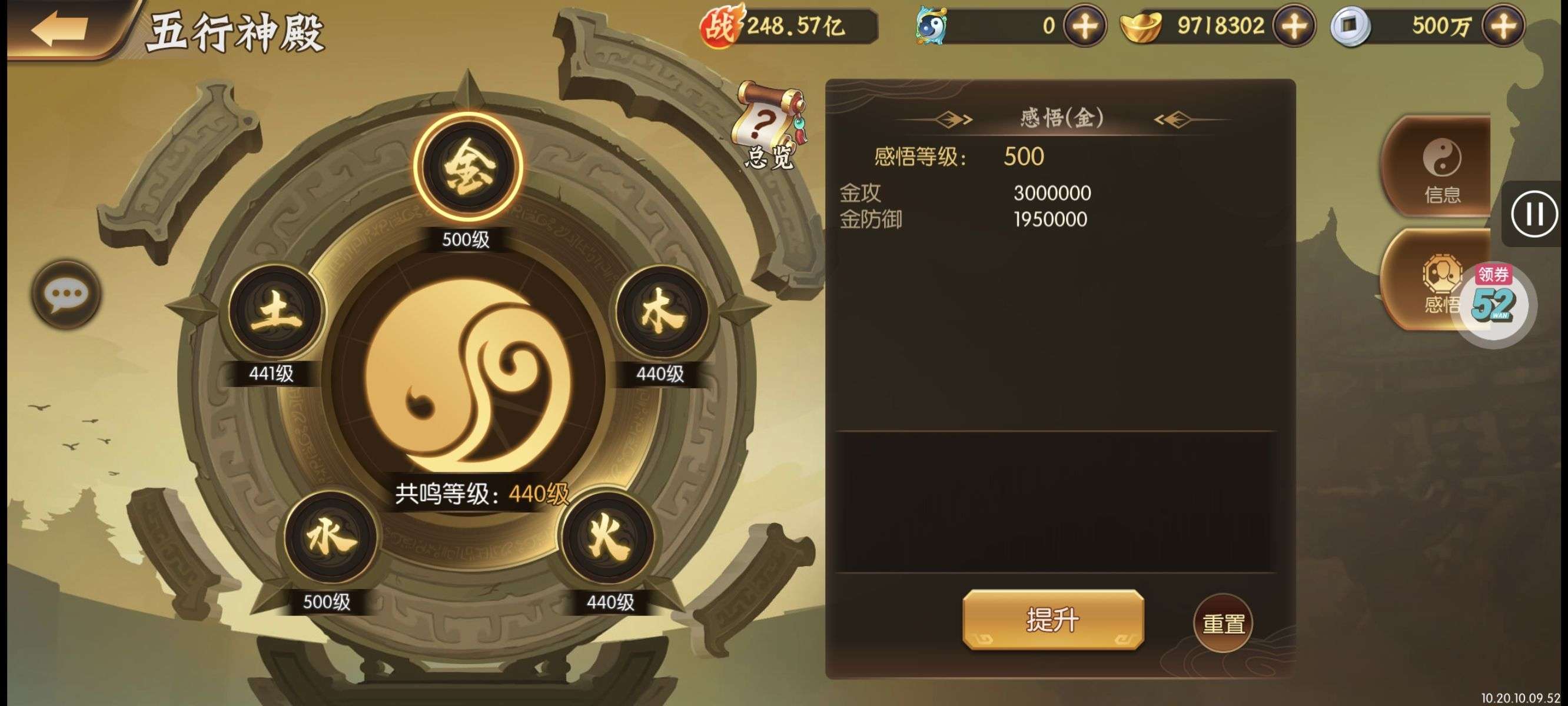This screenshot has width=1568, height=706.
Task: Select the 火 (Fire) element orb
Action: pos(607,538)
